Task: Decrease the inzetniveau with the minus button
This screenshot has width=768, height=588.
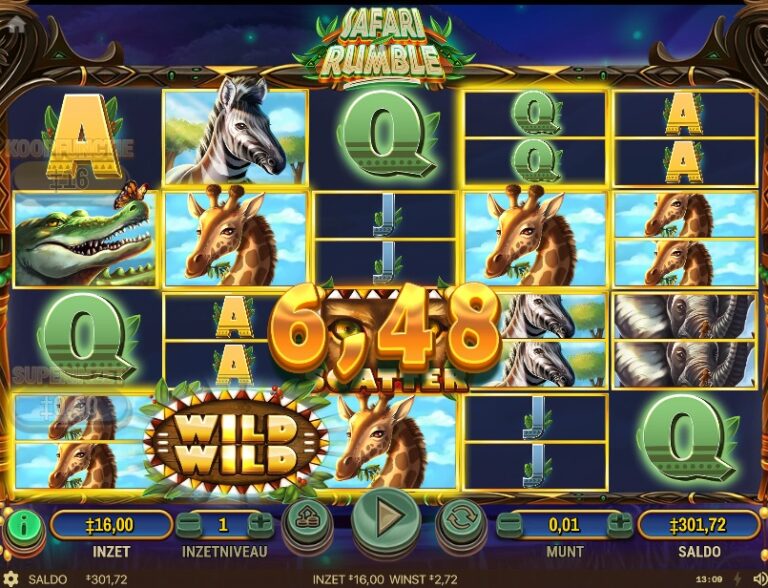Action: 188,524
